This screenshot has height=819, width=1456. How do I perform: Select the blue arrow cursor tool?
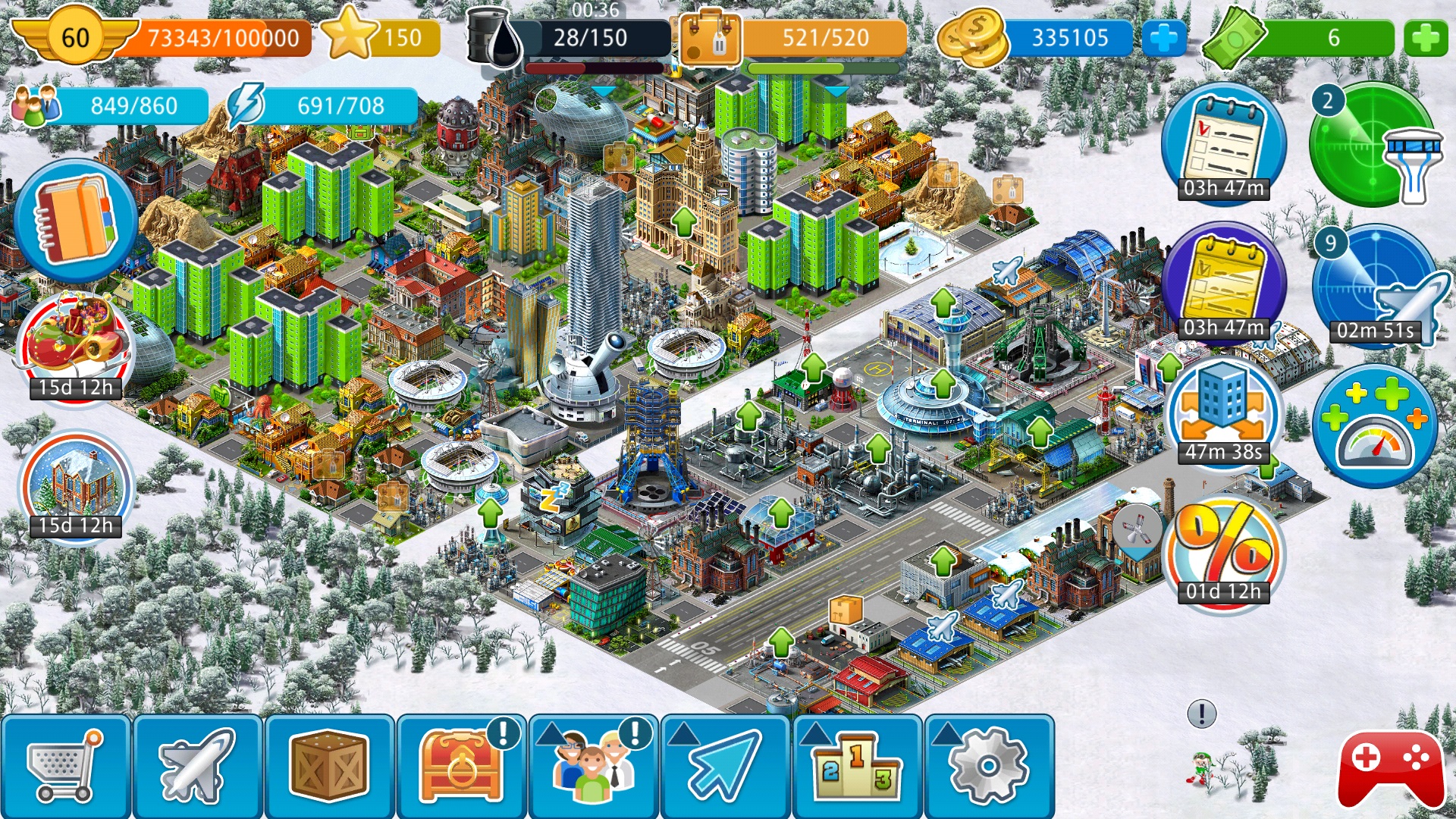pyautogui.click(x=725, y=766)
